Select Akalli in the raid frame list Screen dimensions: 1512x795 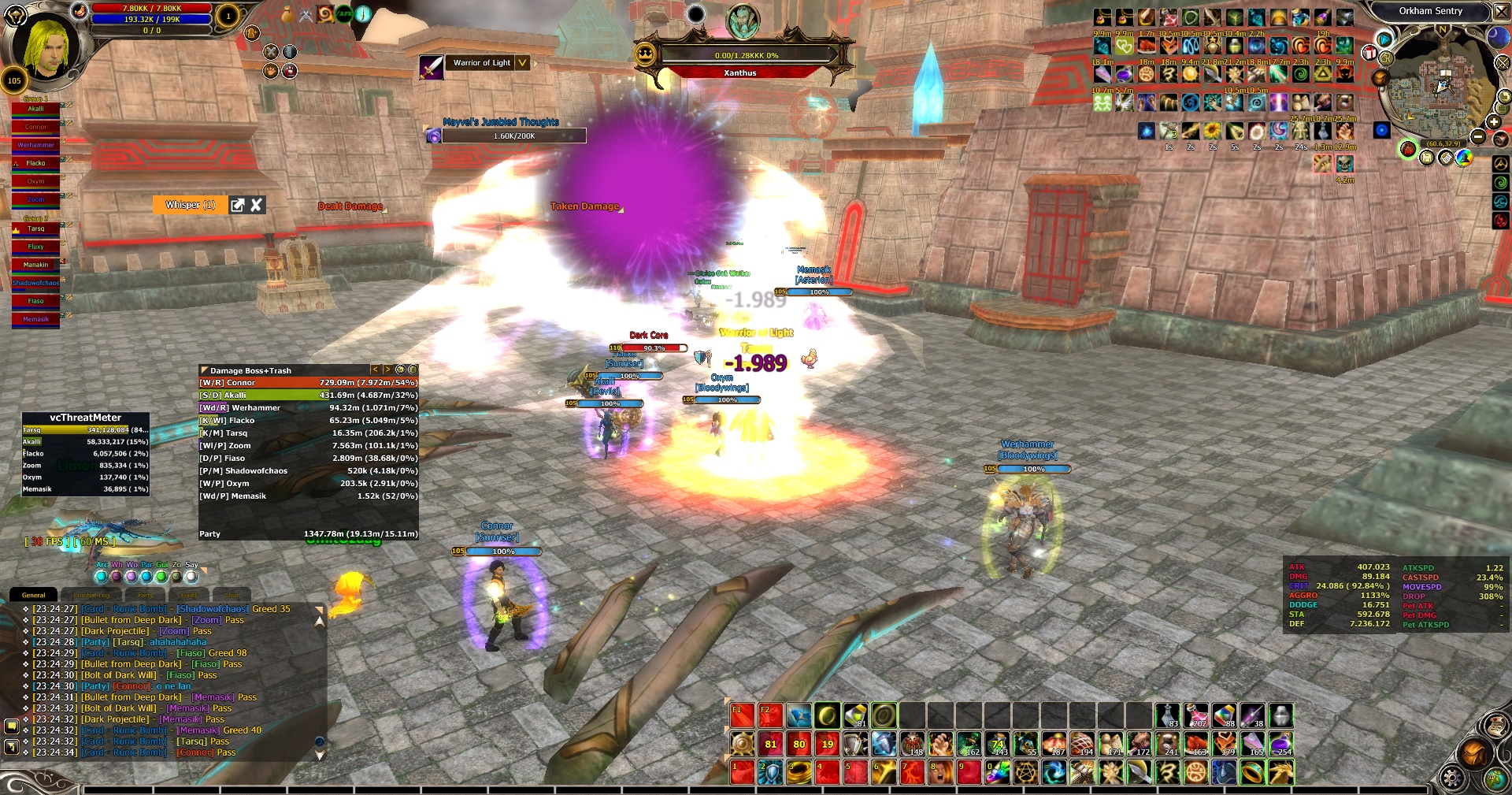(35, 109)
